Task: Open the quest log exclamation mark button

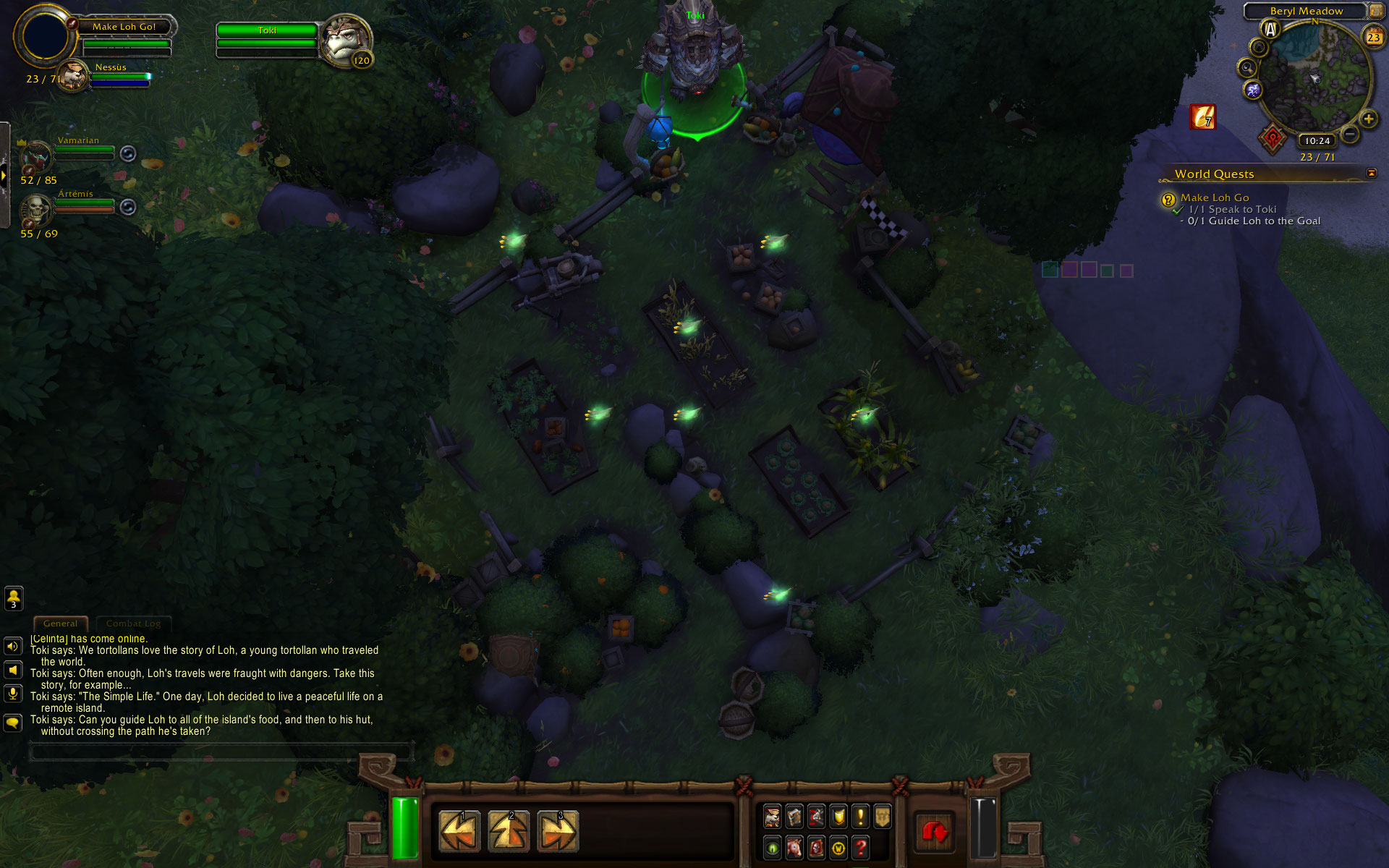Action: coord(860,817)
